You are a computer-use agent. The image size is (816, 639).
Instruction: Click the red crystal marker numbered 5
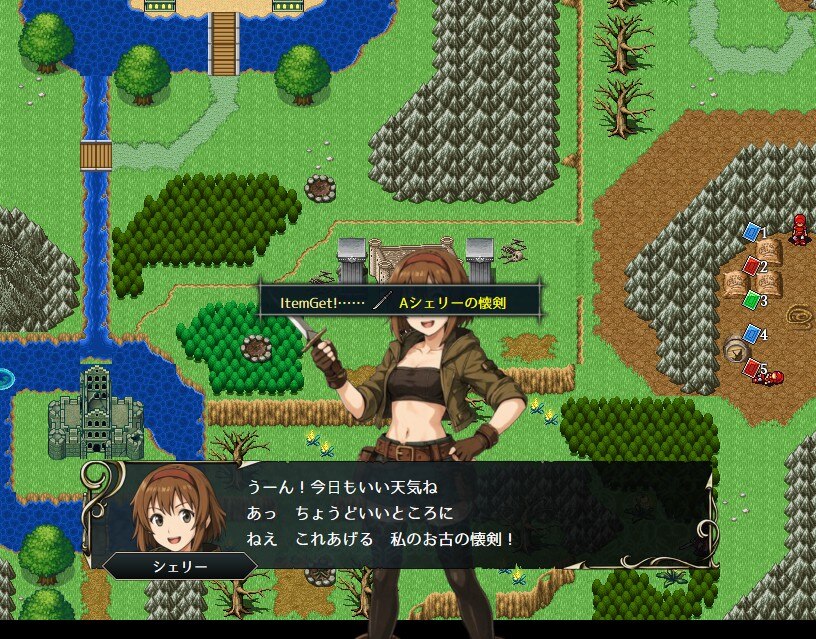(752, 368)
